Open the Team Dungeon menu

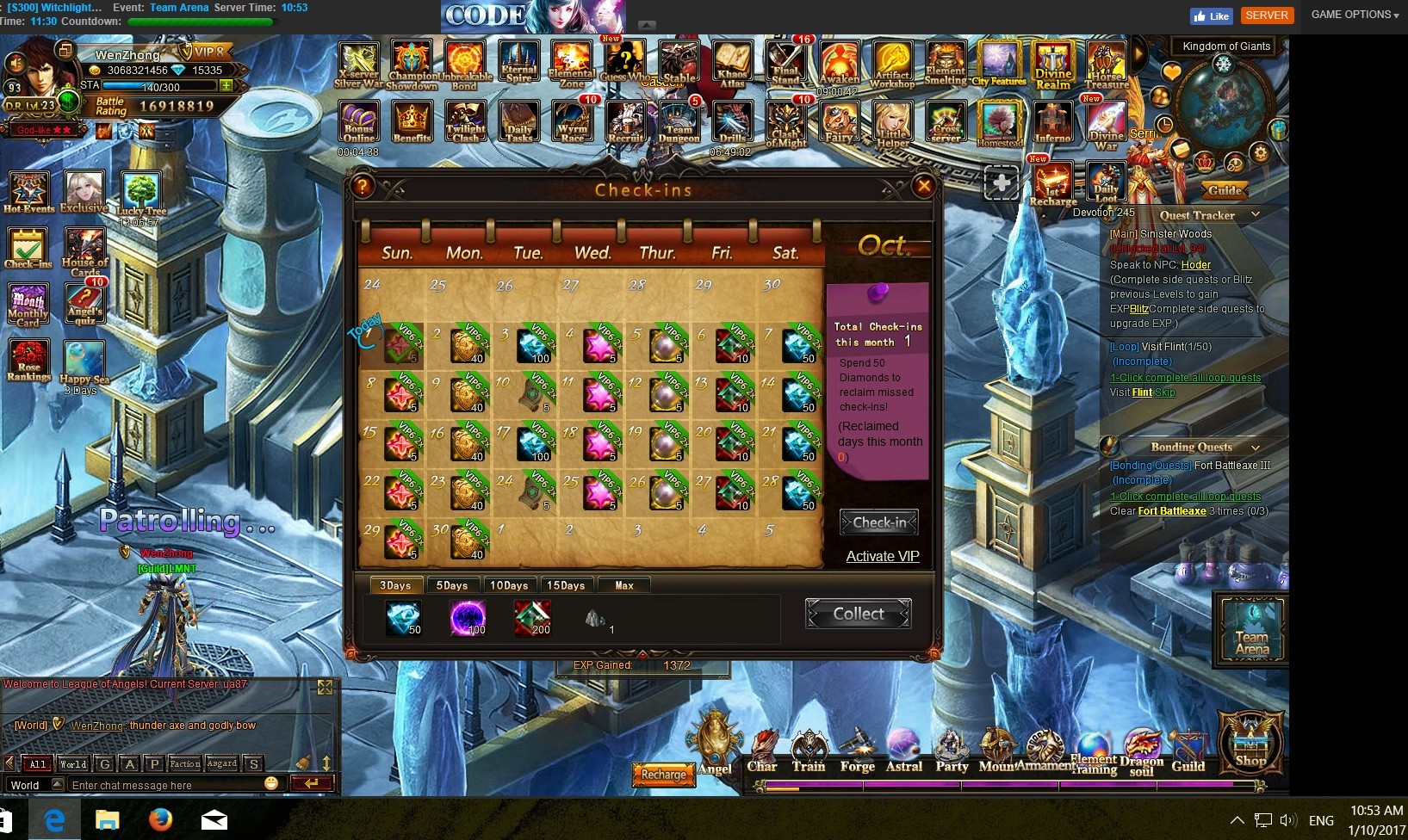pos(679,123)
